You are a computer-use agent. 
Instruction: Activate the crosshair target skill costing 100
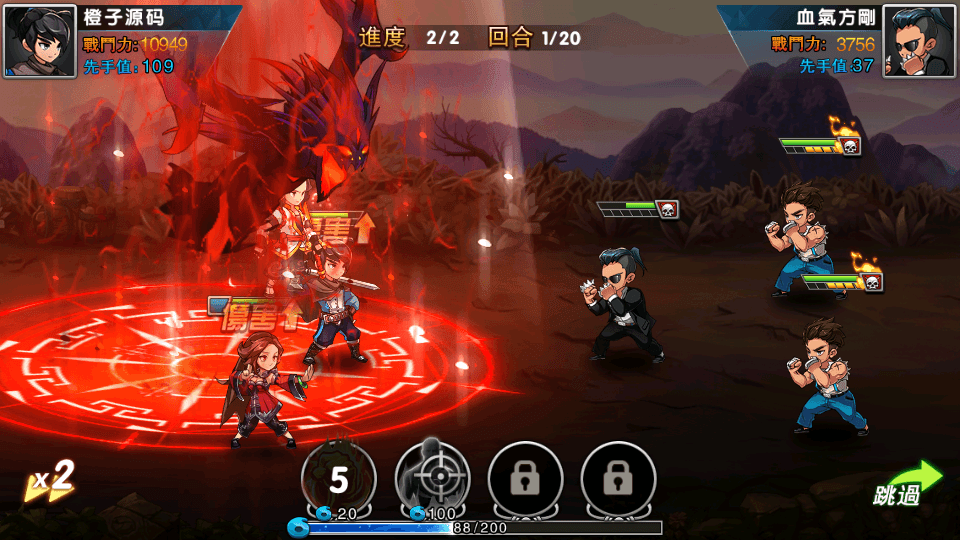coord(432,478)
